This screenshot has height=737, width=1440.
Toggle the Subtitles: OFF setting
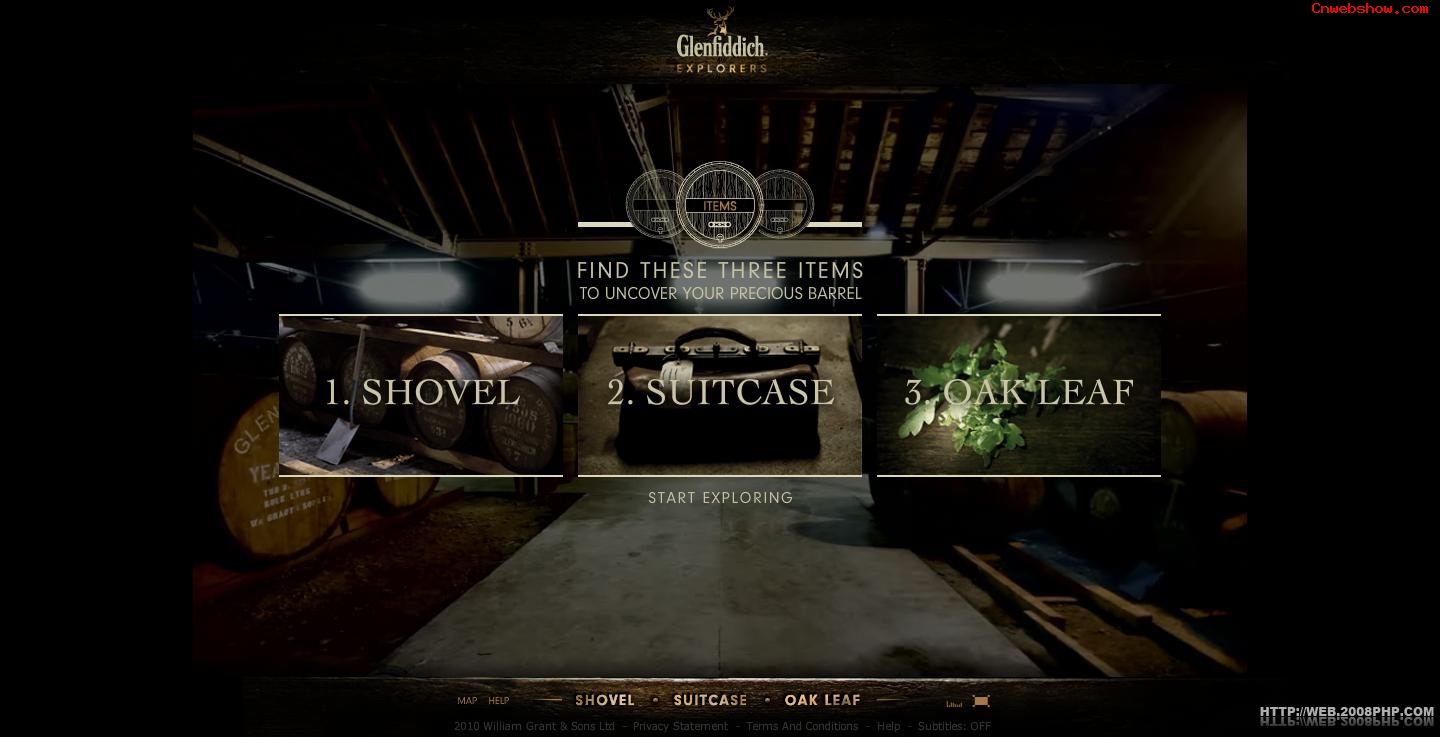click(957, 726)
